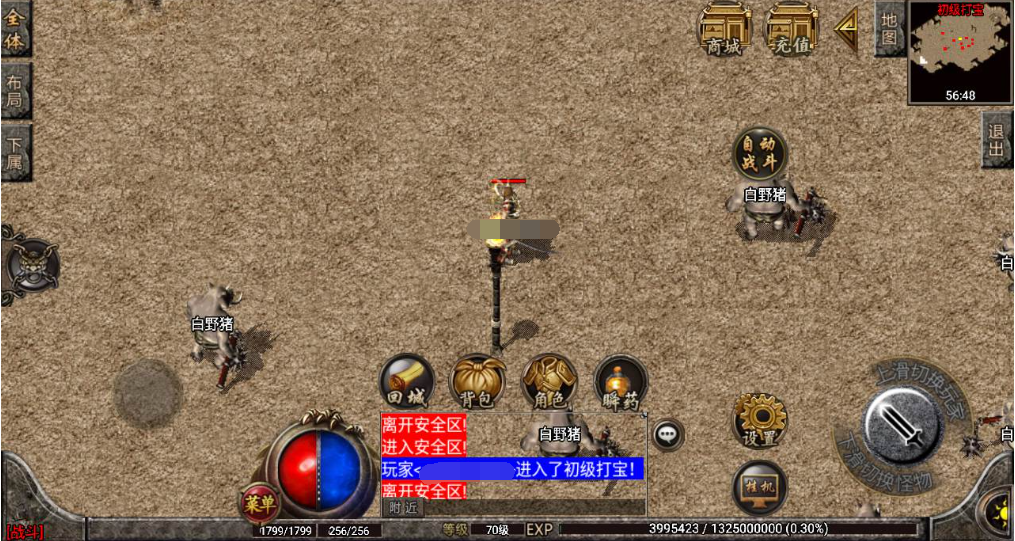Open the 商城 shop

click(725, 28)
